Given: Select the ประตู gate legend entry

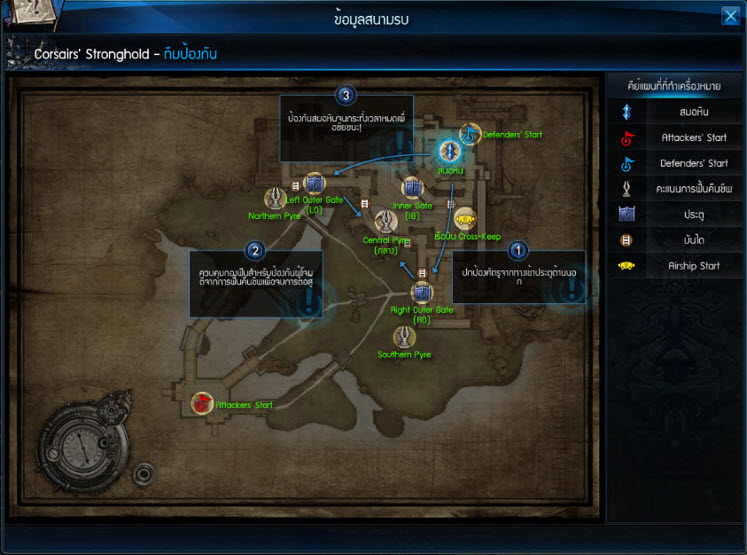Looking at the screenshot, I should click(675, 214).
